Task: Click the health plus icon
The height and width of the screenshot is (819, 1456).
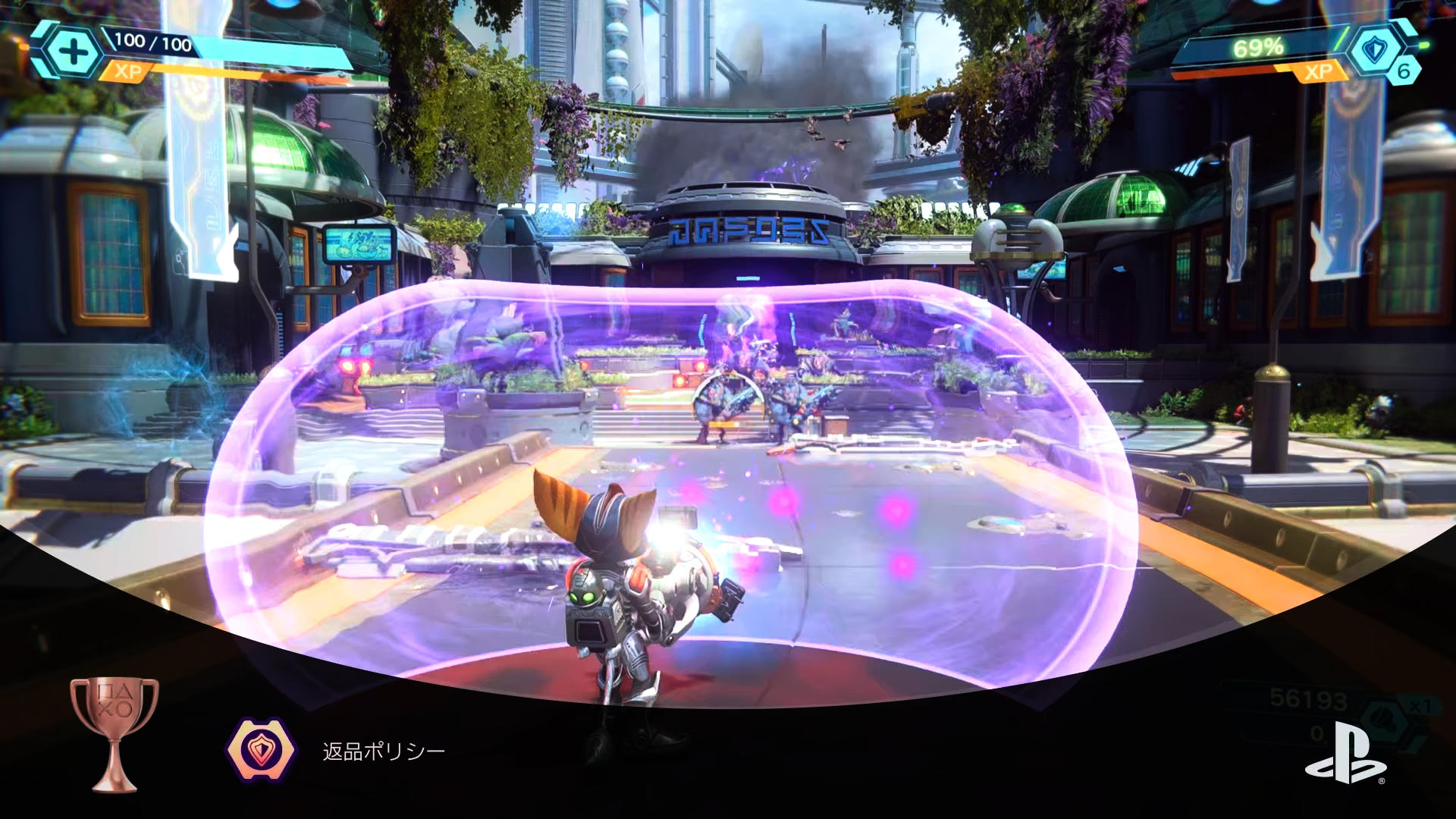Action: [74, 52]
